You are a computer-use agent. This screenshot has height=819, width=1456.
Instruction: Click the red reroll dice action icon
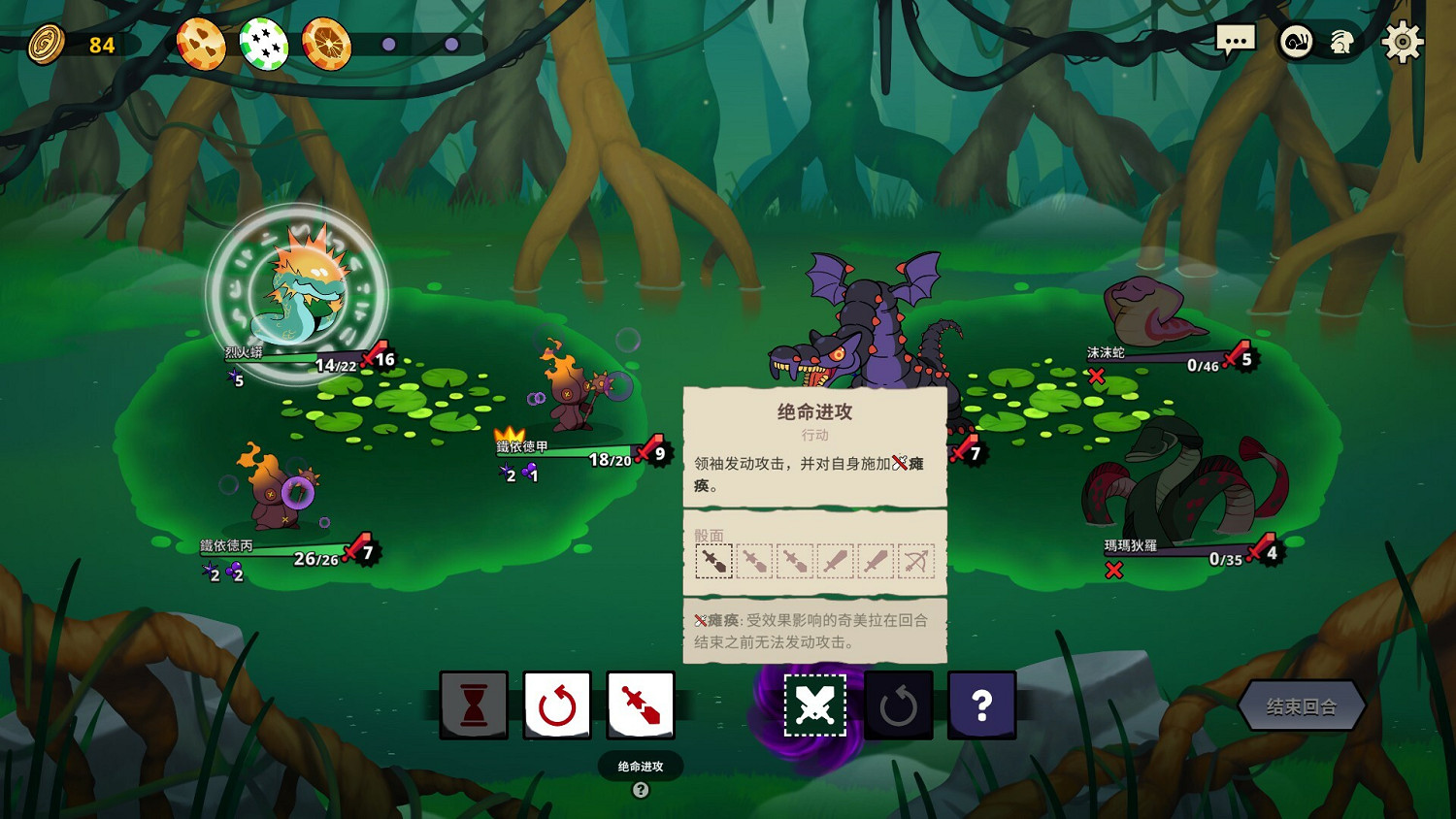tap(557, 705)
